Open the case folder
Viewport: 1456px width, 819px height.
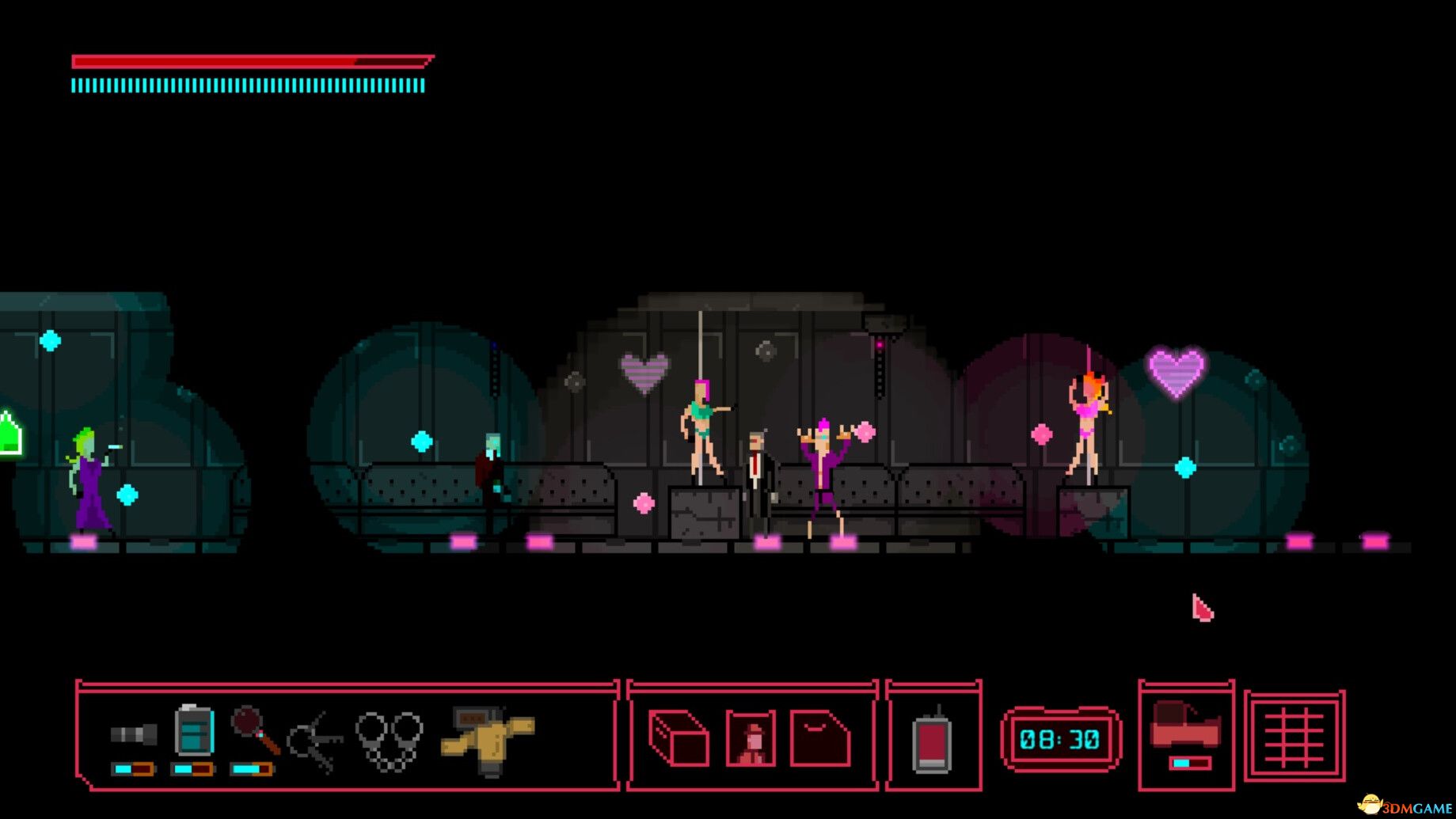[x=820, y=738]
